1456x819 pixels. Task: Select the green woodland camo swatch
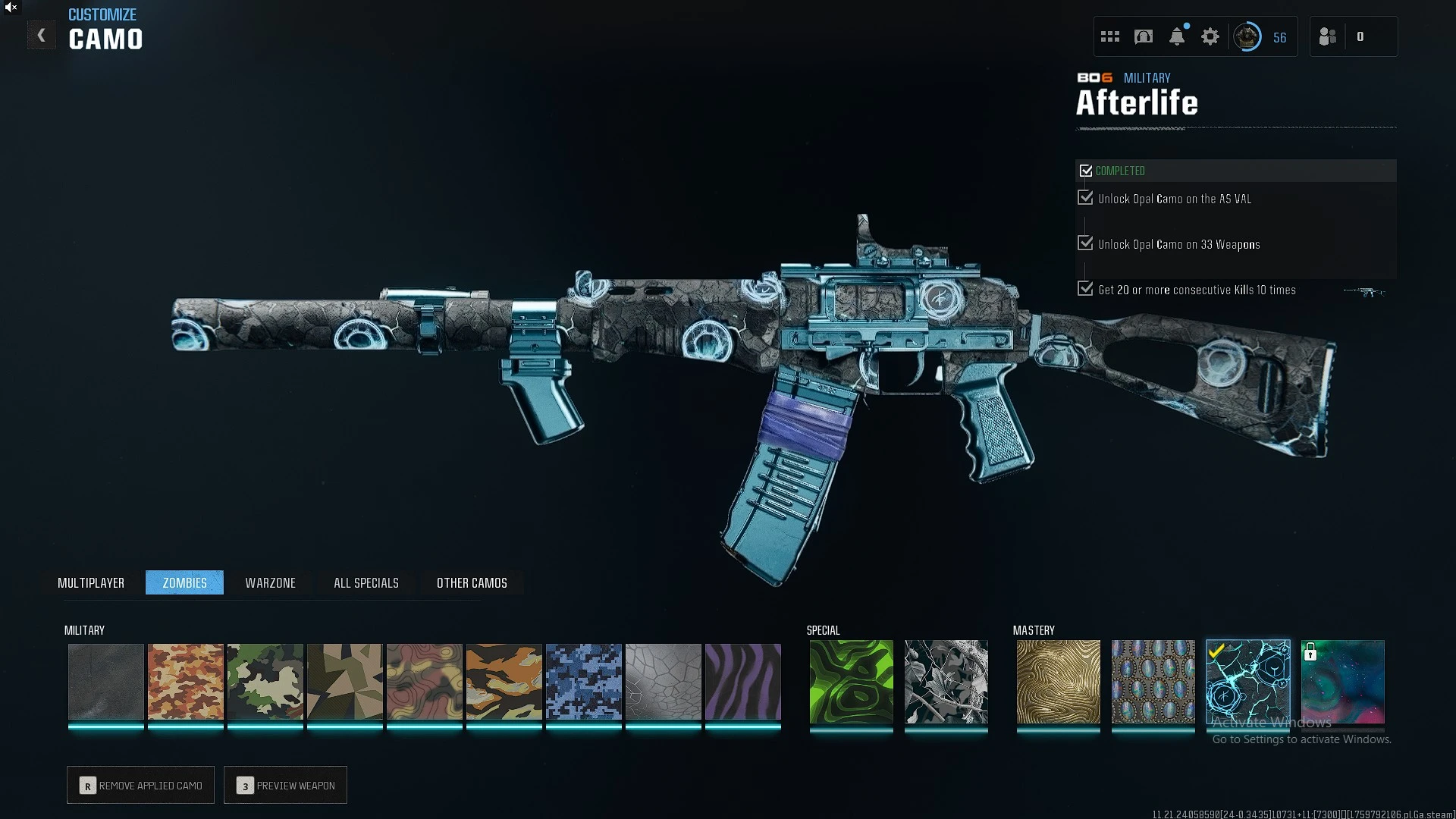point(265,681)
